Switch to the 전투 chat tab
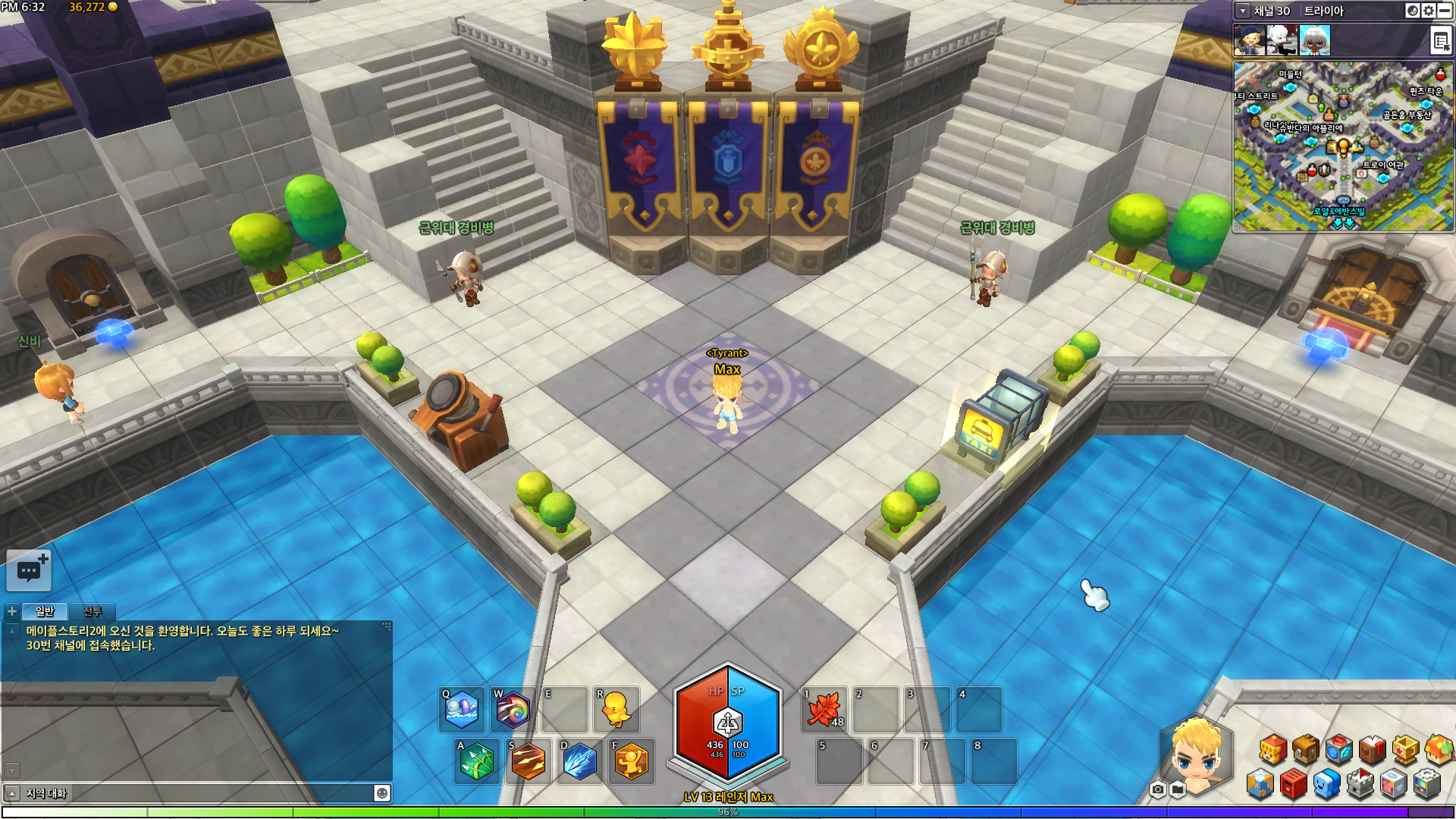The image size is (1456, 819). tap(93, 611)
